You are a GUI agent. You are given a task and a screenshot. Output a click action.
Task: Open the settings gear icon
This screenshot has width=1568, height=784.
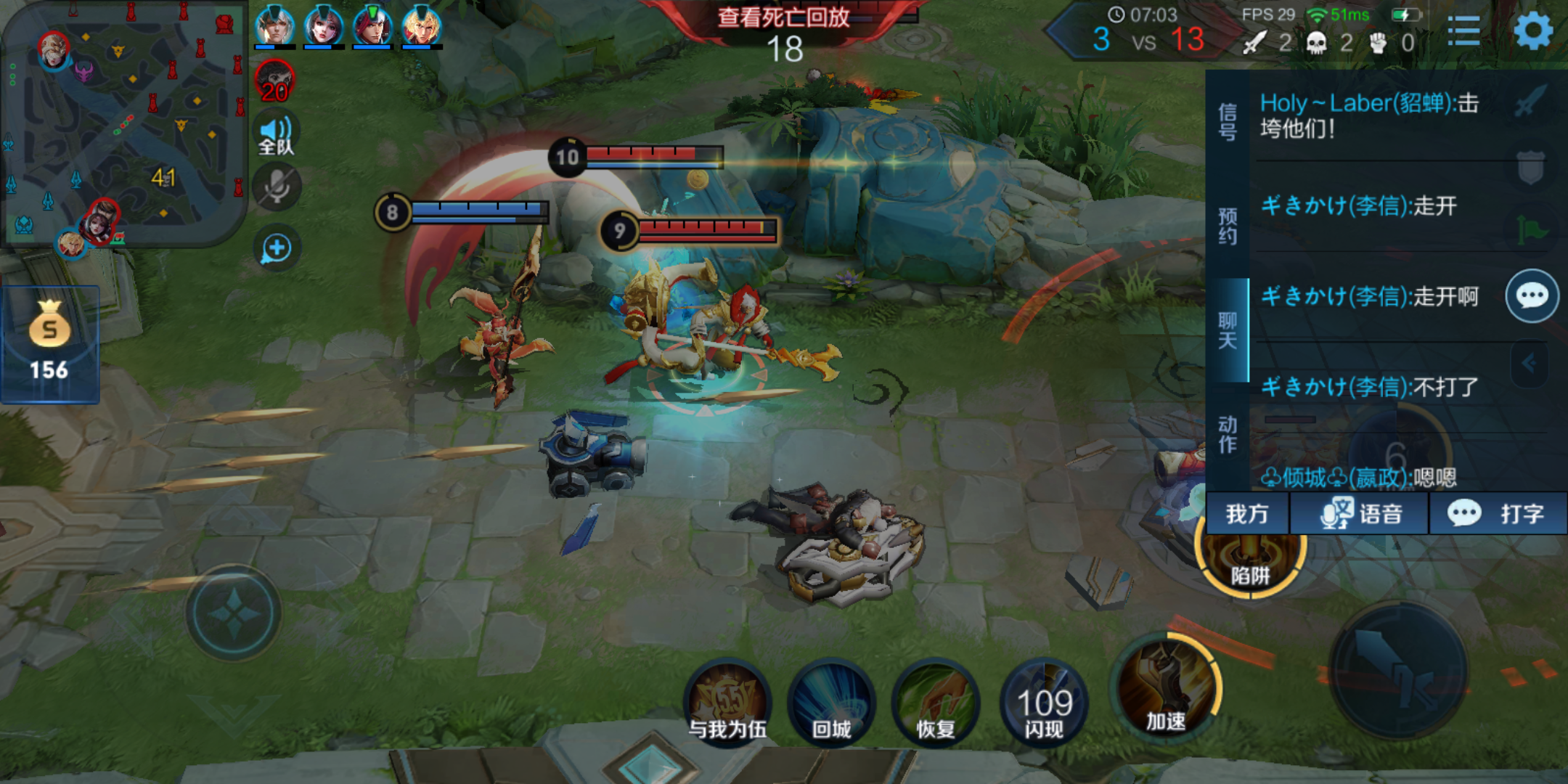pos(1533,31)
